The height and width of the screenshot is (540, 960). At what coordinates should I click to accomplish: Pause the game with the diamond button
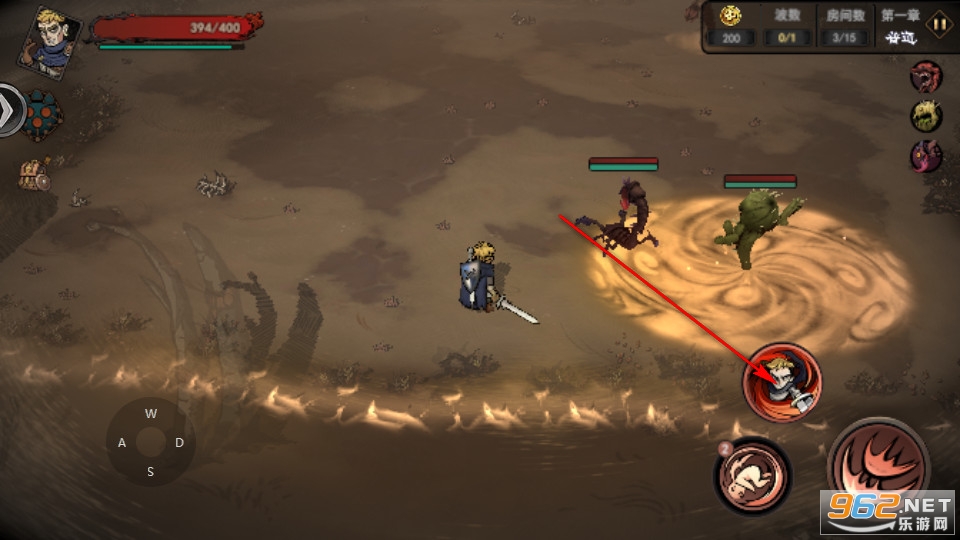pos(939,23)
